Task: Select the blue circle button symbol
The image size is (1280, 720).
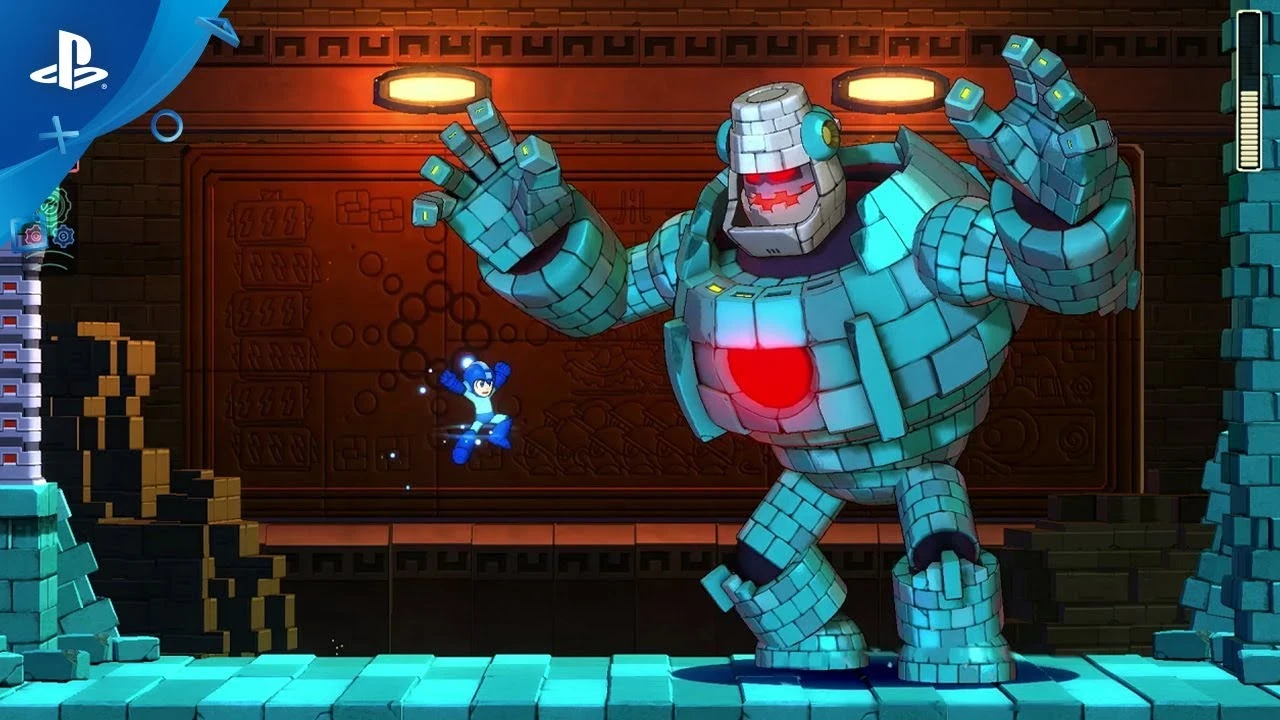Action: [167, 127]
